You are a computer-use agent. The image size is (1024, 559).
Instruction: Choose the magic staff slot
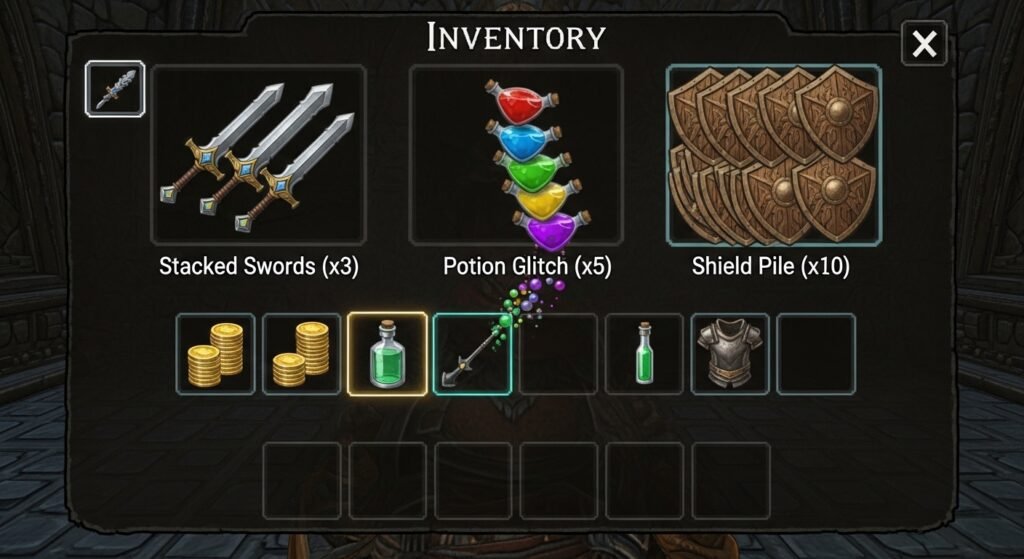pos(472,354)
